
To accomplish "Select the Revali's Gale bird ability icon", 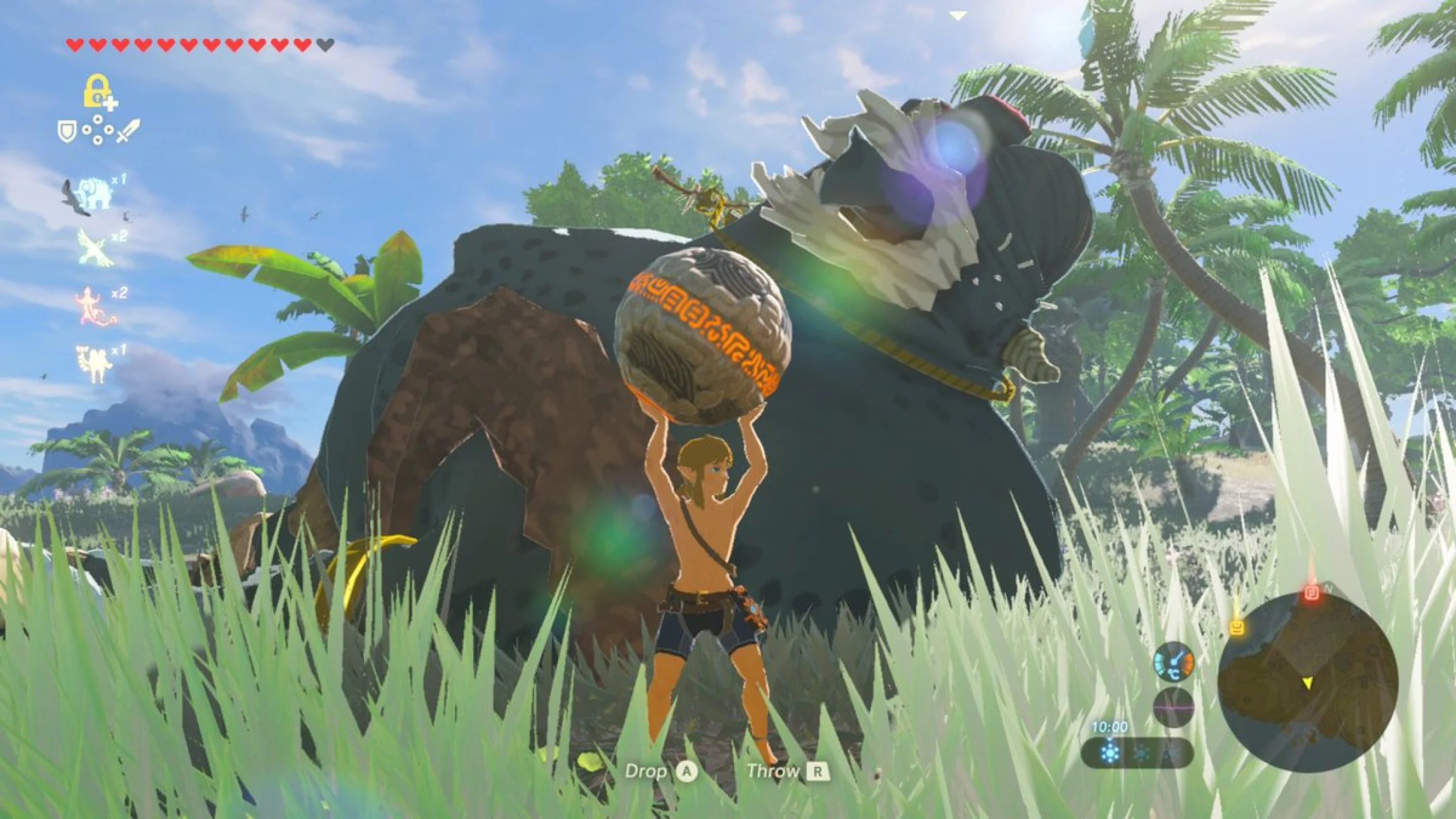I will (x=96, y=249).
